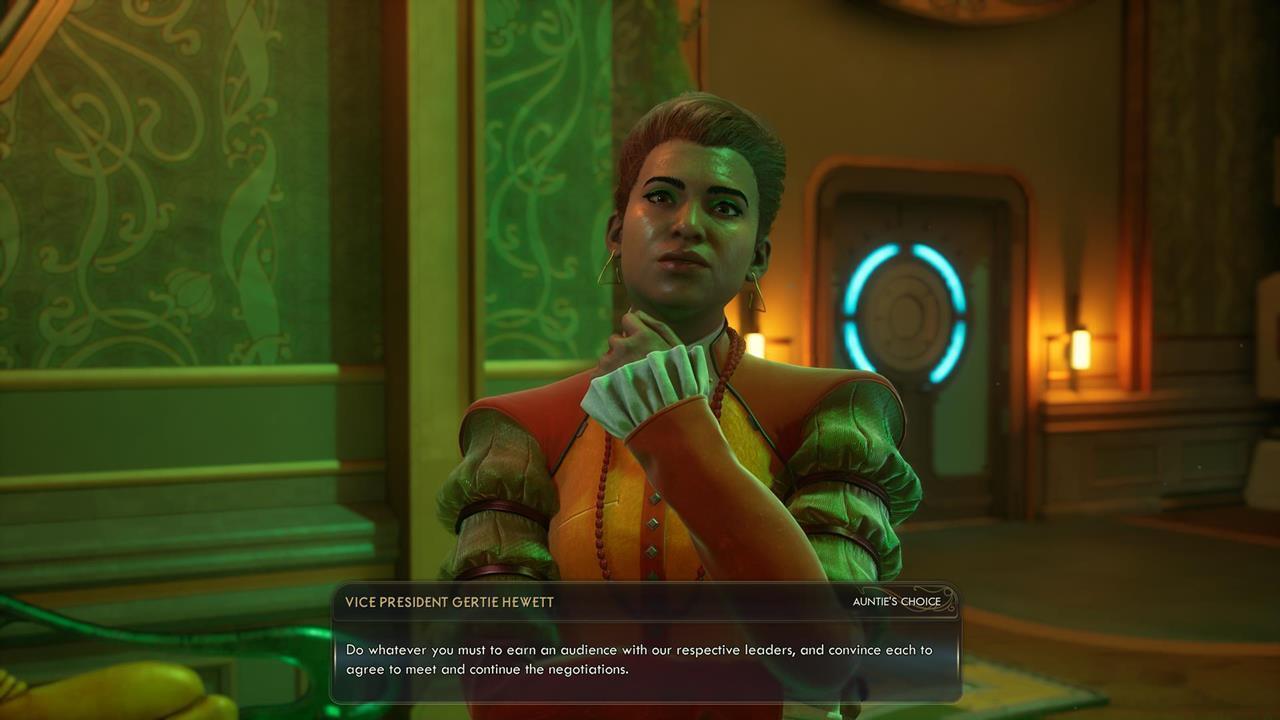Select the AUNTIE'S CHOICE faction label
Image resolution: width=1280 pixels, height=720 pixels.
[x=888, y=602]
